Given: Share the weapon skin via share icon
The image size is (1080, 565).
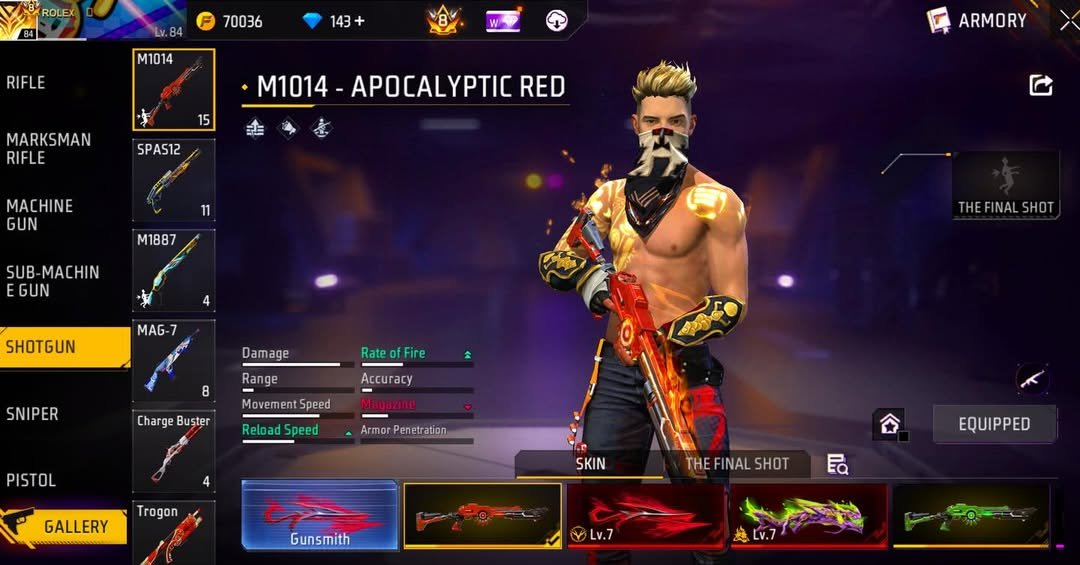Looking at the screenshot, I should click(1041, 86).
